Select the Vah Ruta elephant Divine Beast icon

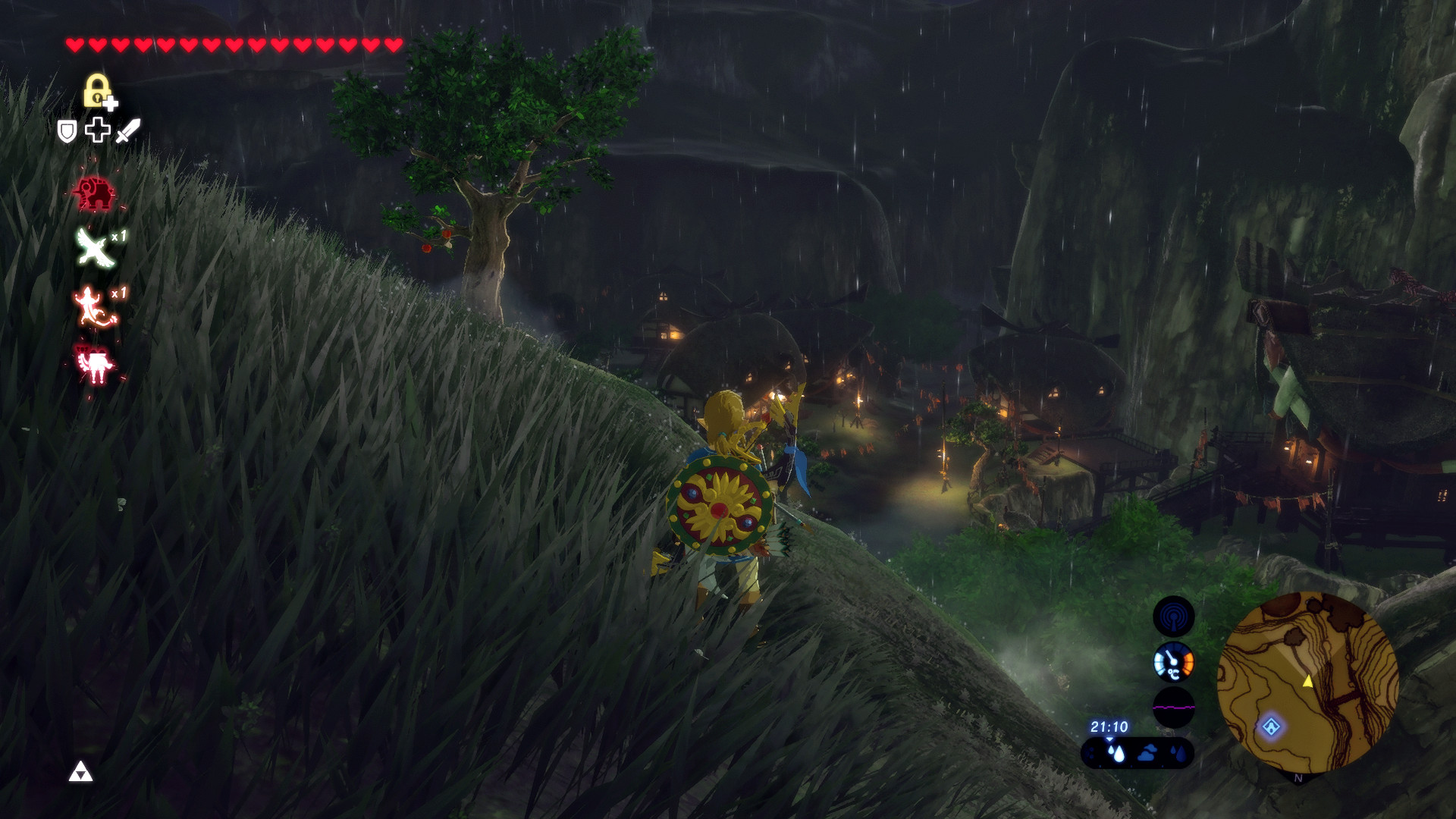tap(95, 193)
